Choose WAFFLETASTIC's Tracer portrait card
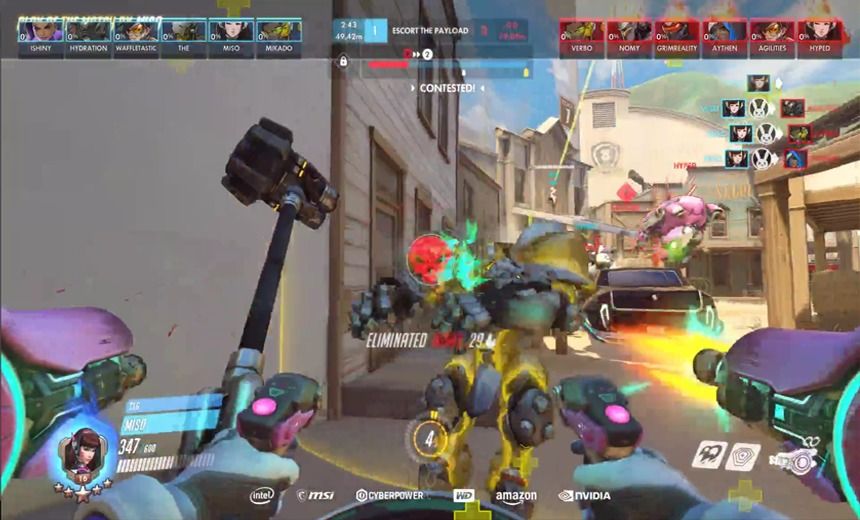Viewport: 860px width, 520px height. pyautogui.click(x=136, y=36)
